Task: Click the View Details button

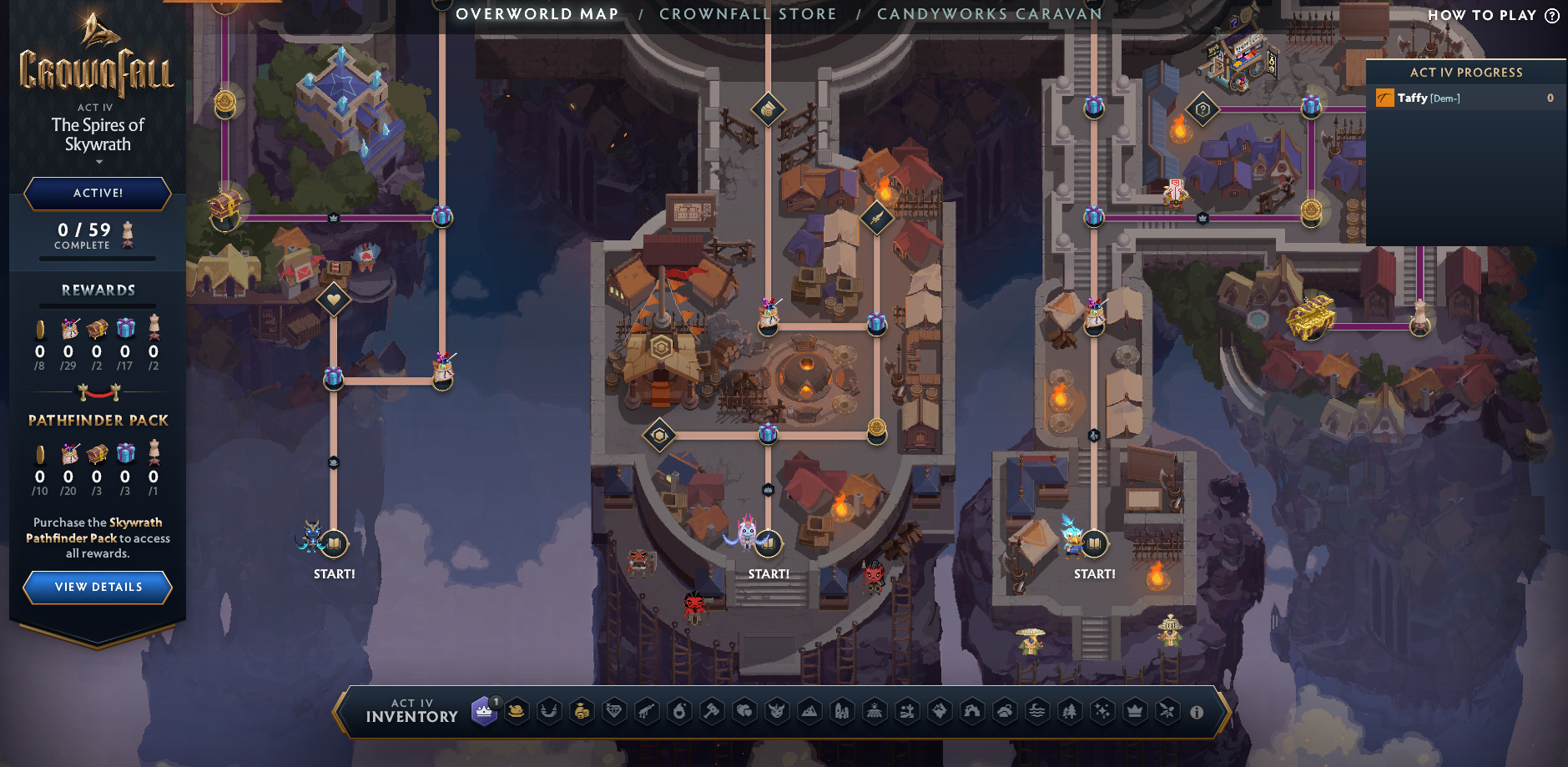Action: (x=98, y=587)
